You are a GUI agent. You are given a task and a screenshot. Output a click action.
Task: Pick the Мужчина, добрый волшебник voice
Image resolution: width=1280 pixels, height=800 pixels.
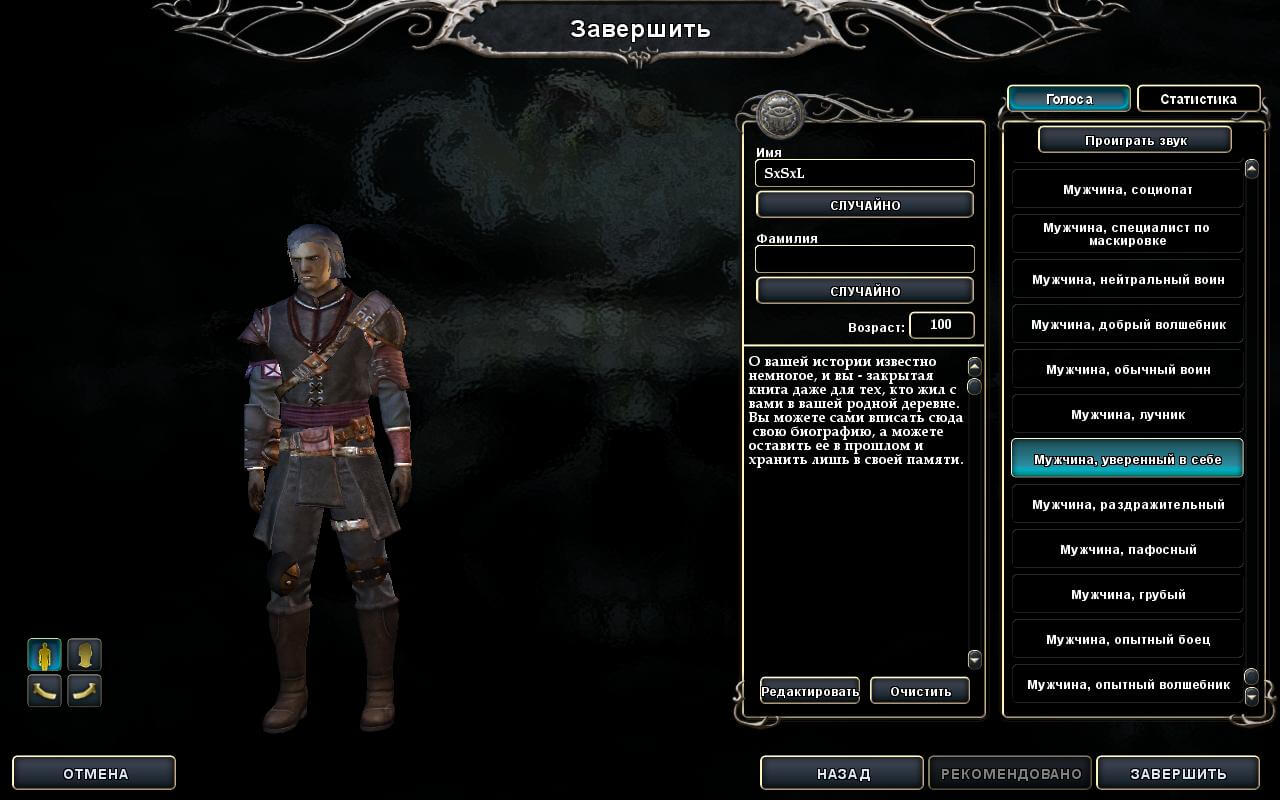[x=1126, y=324]
